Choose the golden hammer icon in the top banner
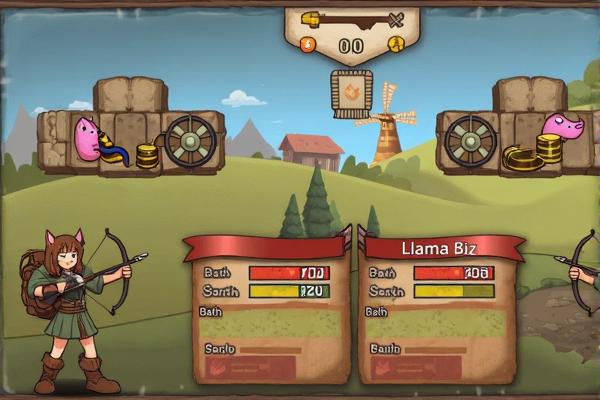Viewport: 600px width, 400px height. click(x=312, y=19)
